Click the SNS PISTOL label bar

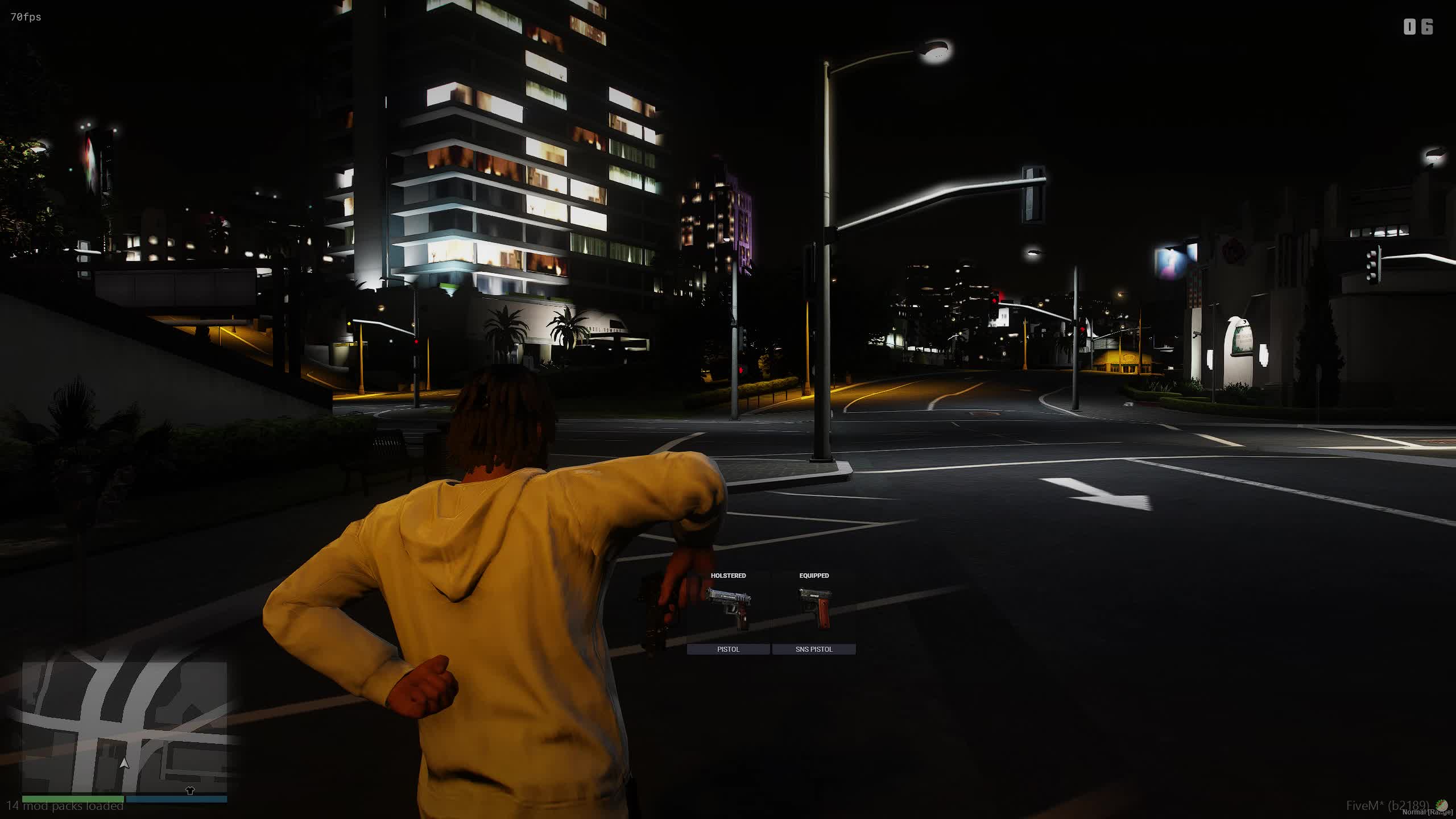(814, 649)
